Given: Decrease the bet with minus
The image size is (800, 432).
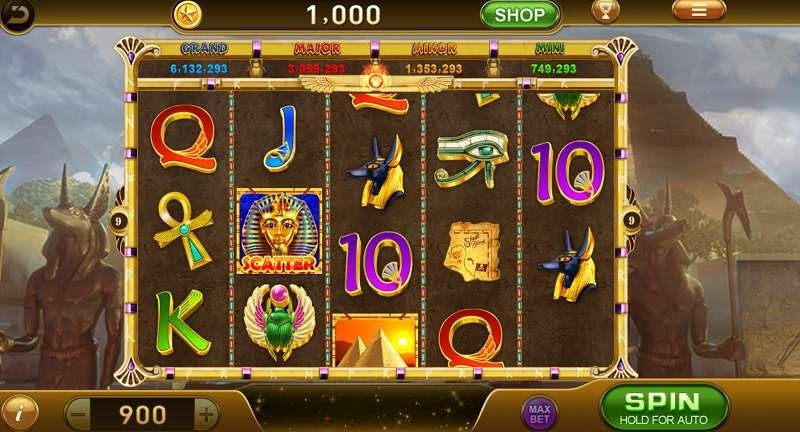Looking at the screenshot, I should click(x=77, y=412).
